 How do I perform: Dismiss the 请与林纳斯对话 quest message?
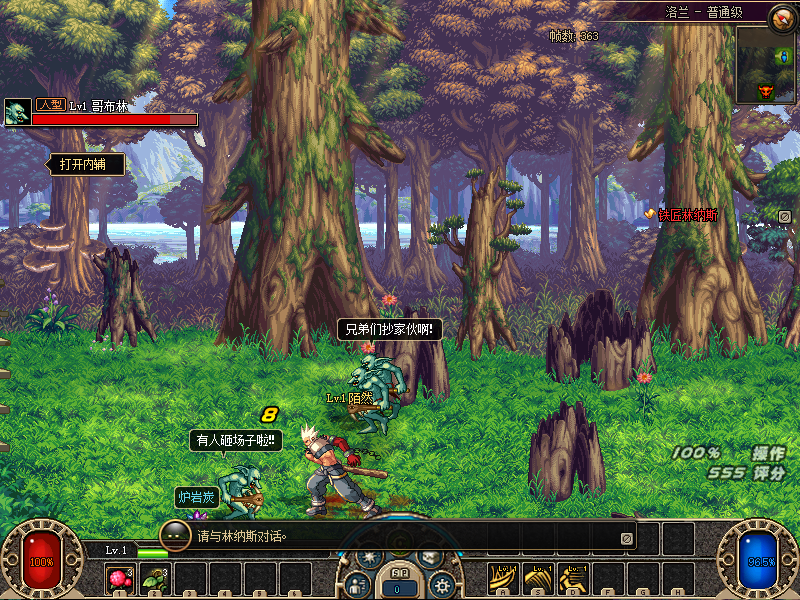point(626,538)
